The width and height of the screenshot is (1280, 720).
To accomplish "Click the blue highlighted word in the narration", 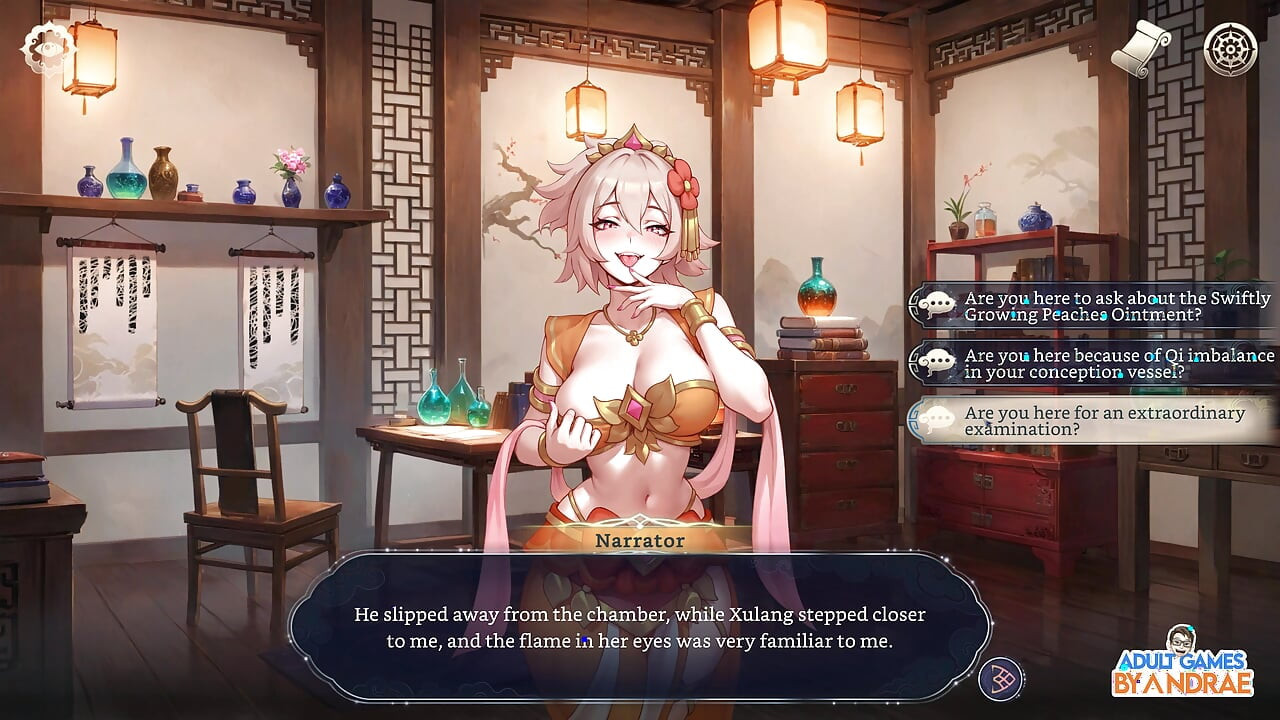I will [x=583, y=637].
